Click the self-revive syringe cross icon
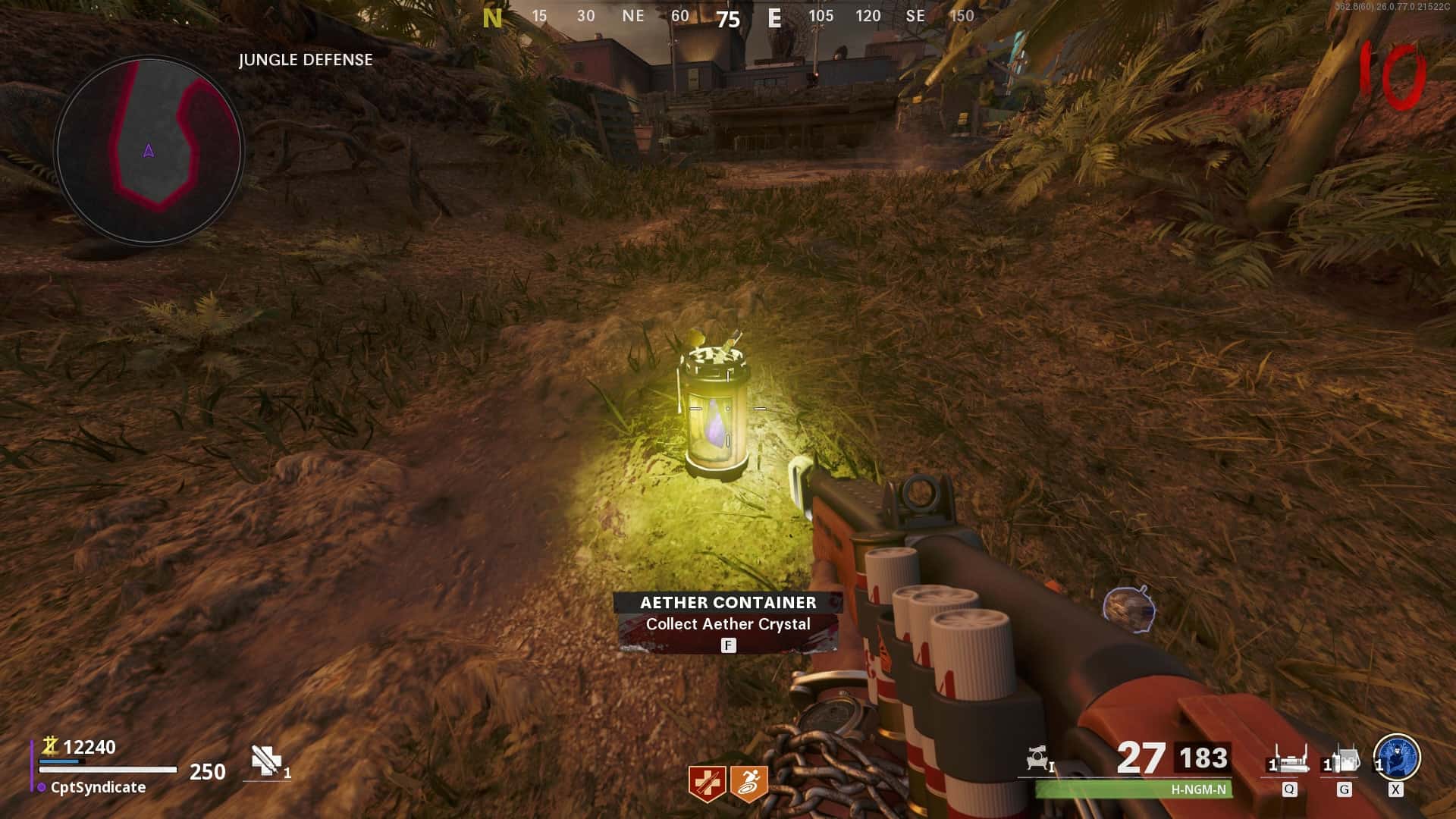Viewport: 1456px width, 819px height. (x=266, y=761)
